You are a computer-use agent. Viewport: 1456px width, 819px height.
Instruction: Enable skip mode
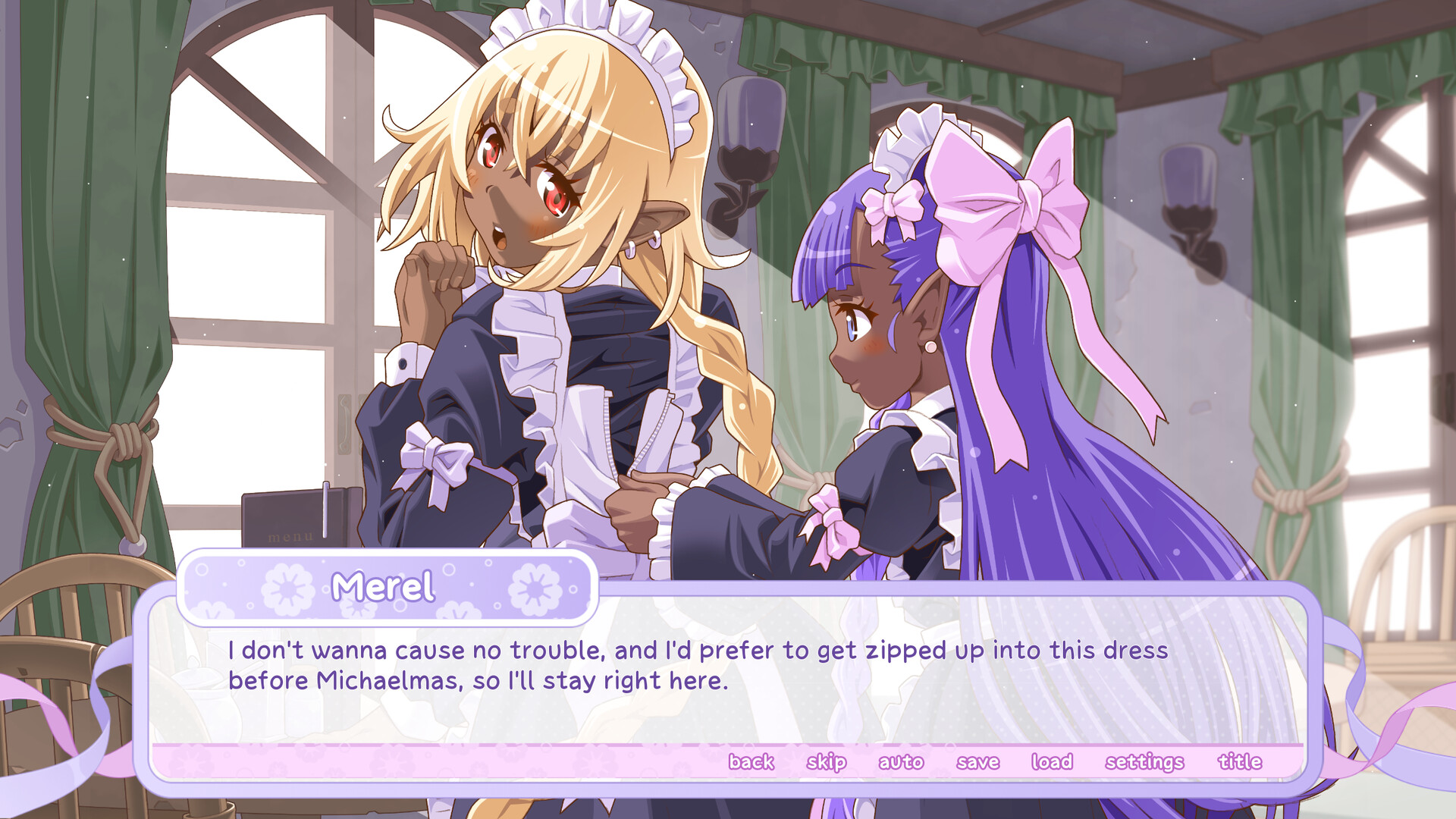pos(826,761)
